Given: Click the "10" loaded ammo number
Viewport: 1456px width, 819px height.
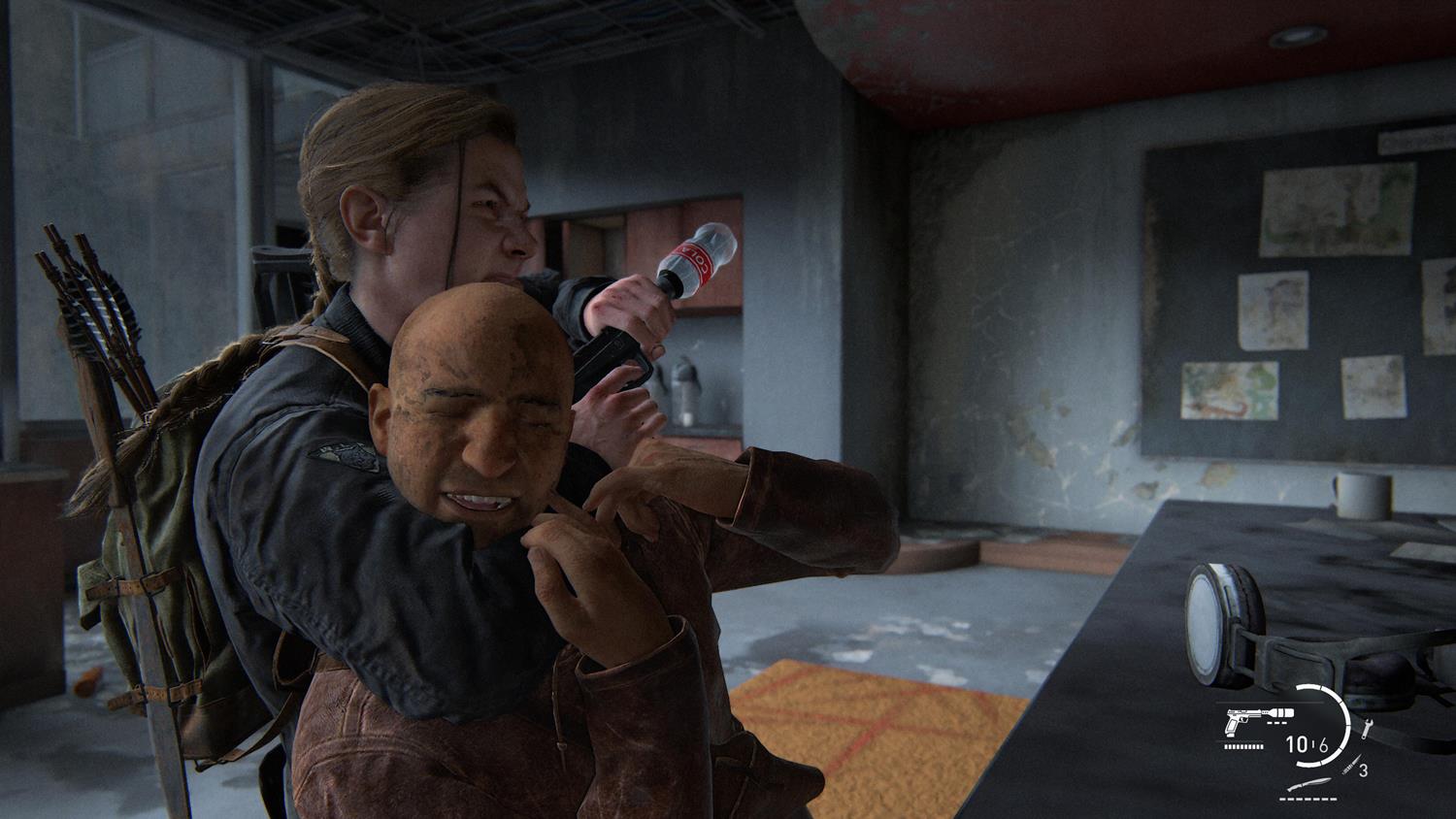Looking at the screenshot, I should (x=1297, y=744).
